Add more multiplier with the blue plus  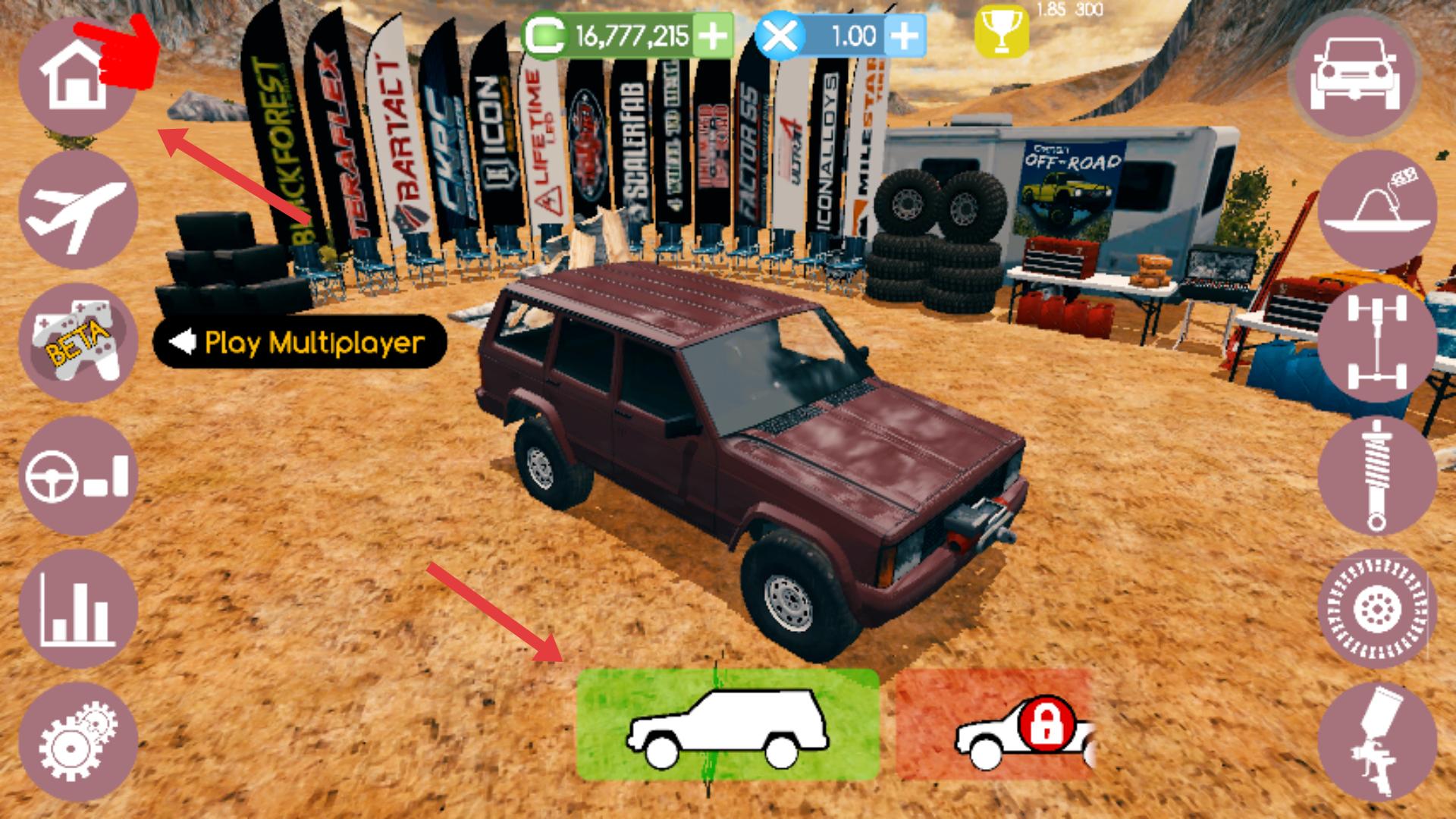point(904,36)
